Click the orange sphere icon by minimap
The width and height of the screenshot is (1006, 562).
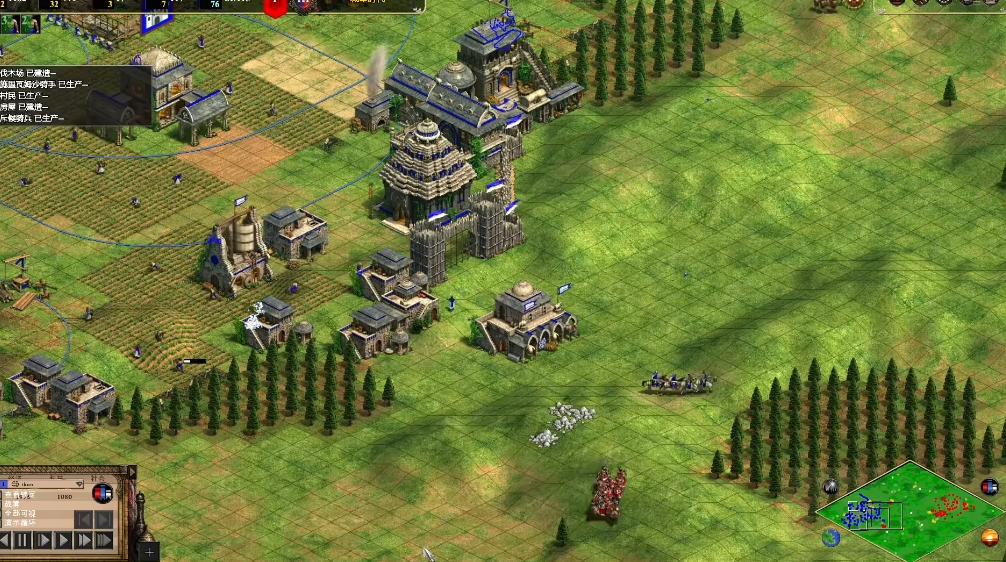(x=989, y=538)
